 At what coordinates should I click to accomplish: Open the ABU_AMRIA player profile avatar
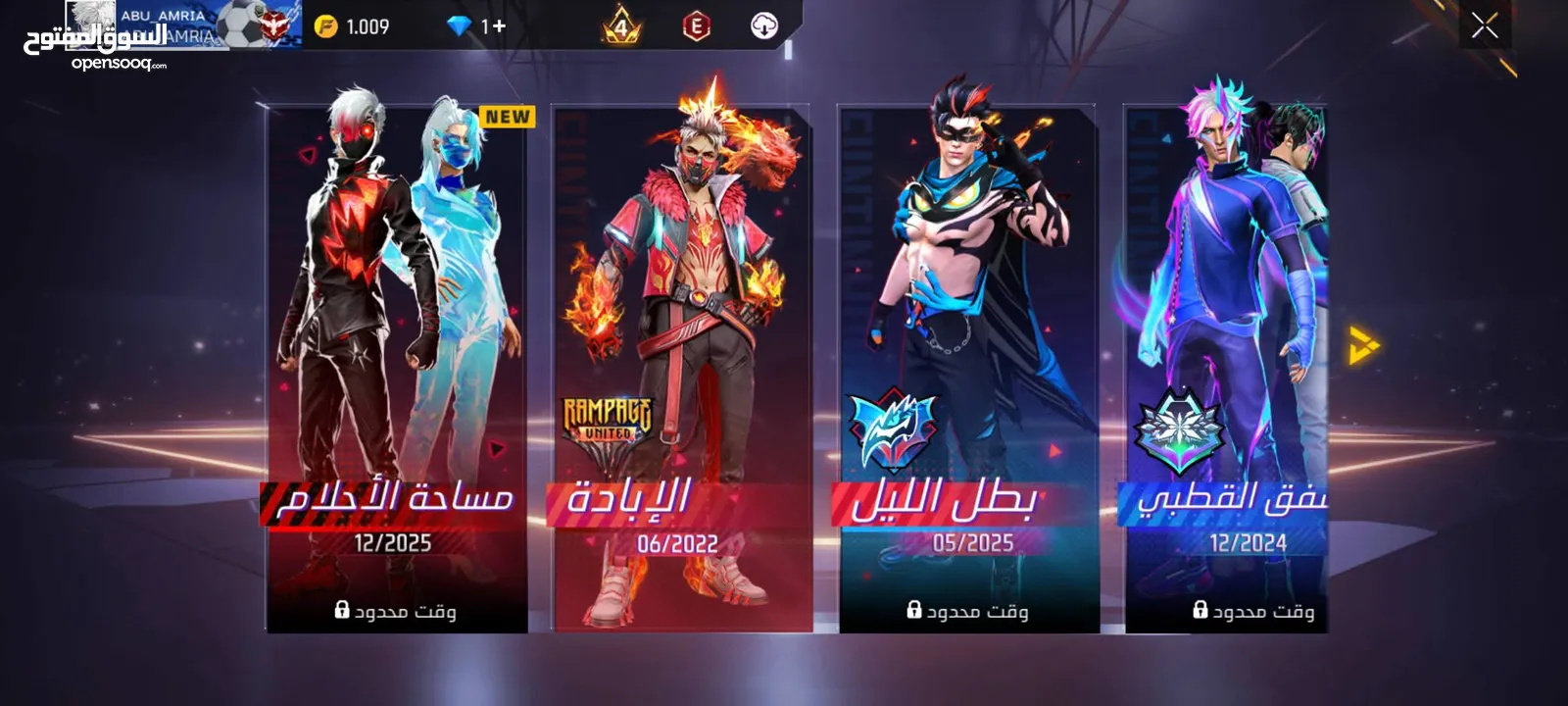click(x=91, y=20)
